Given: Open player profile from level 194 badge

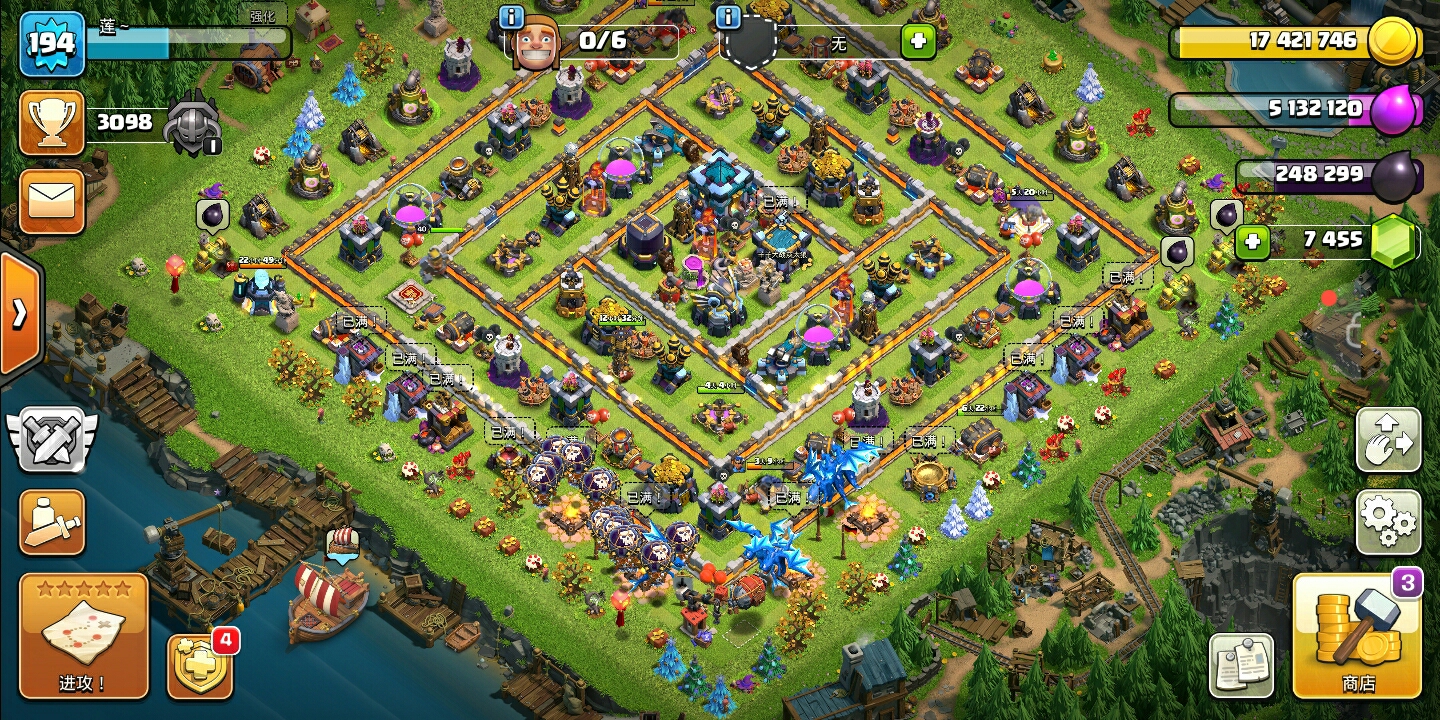Looking at the screenshot, I should coord(52,43).
